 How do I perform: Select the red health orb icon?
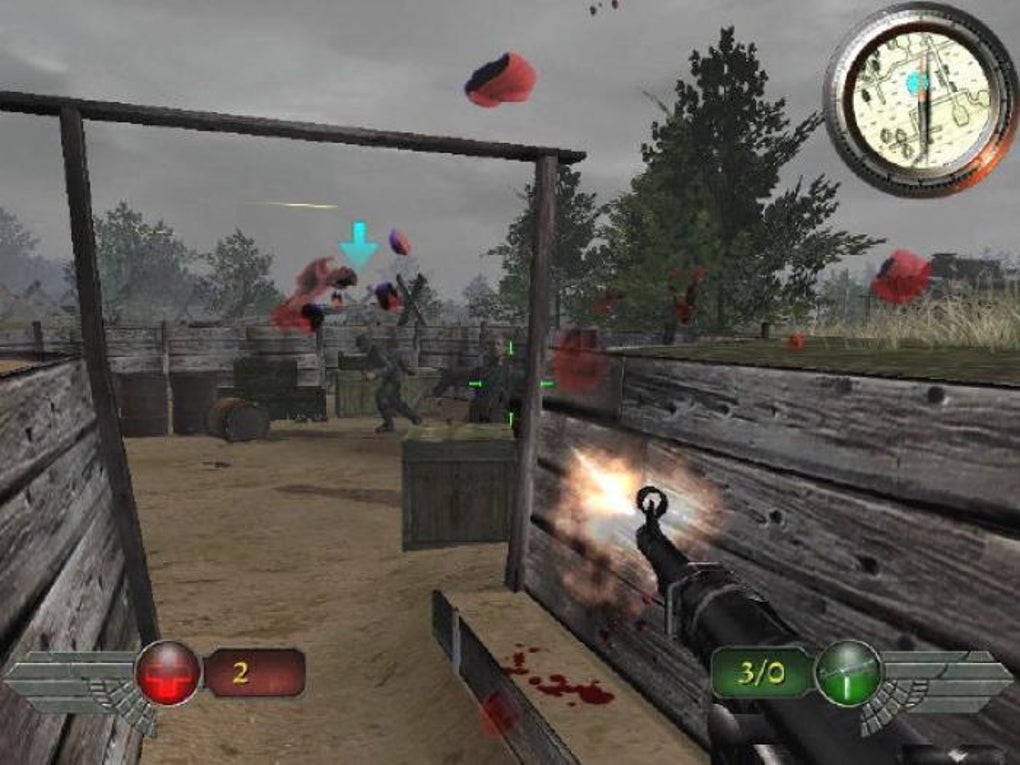168,672
